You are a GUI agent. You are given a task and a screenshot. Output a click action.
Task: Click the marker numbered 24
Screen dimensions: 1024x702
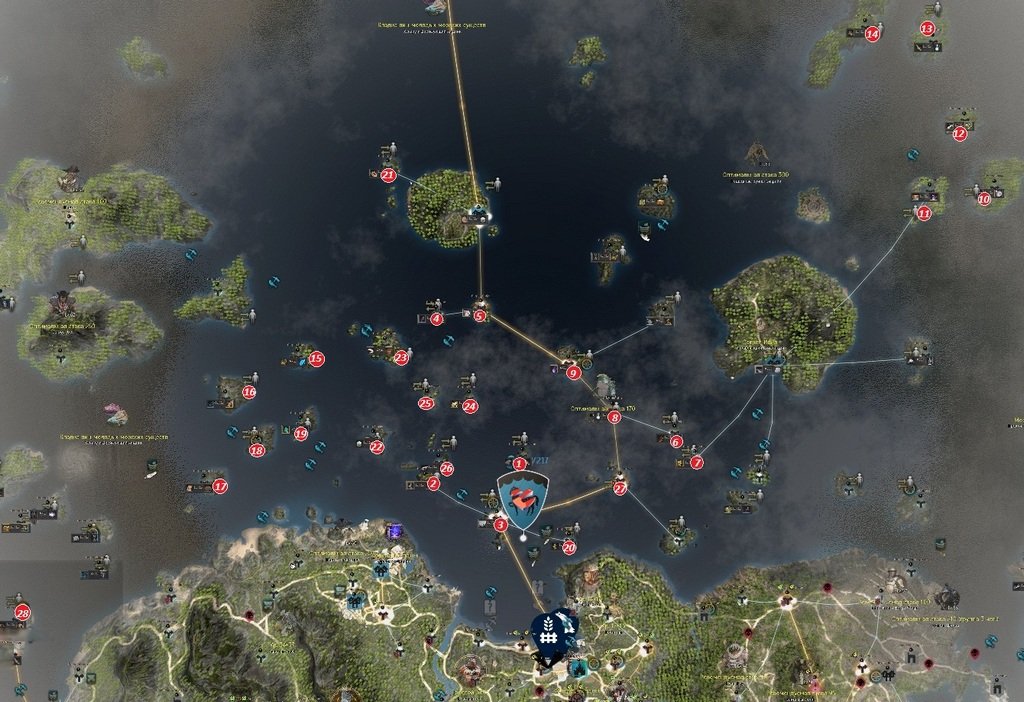[470, 406]
